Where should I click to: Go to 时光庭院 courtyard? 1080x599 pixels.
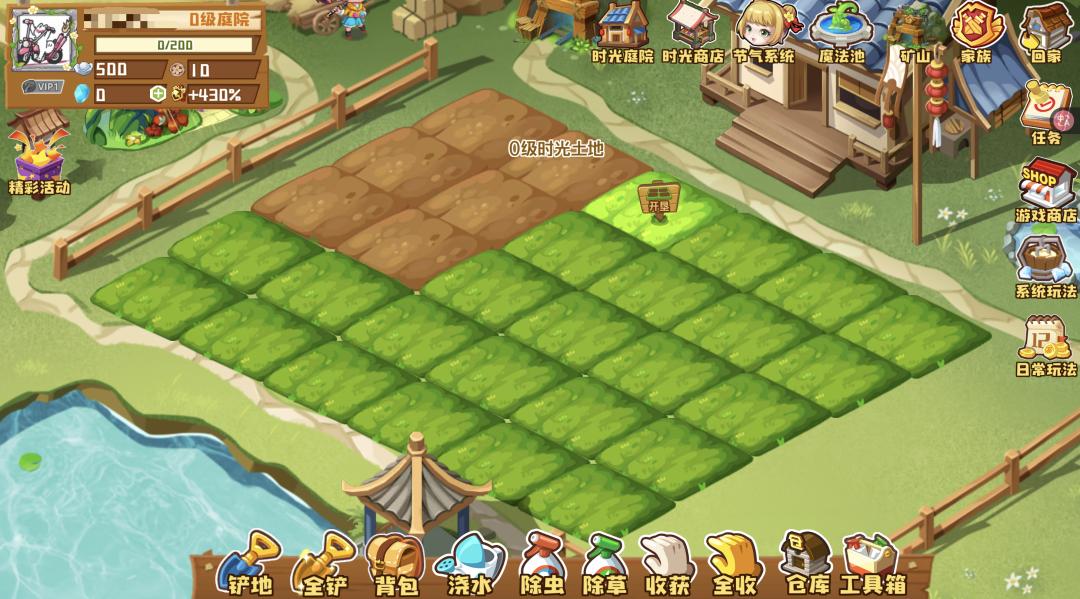[623, 32]
